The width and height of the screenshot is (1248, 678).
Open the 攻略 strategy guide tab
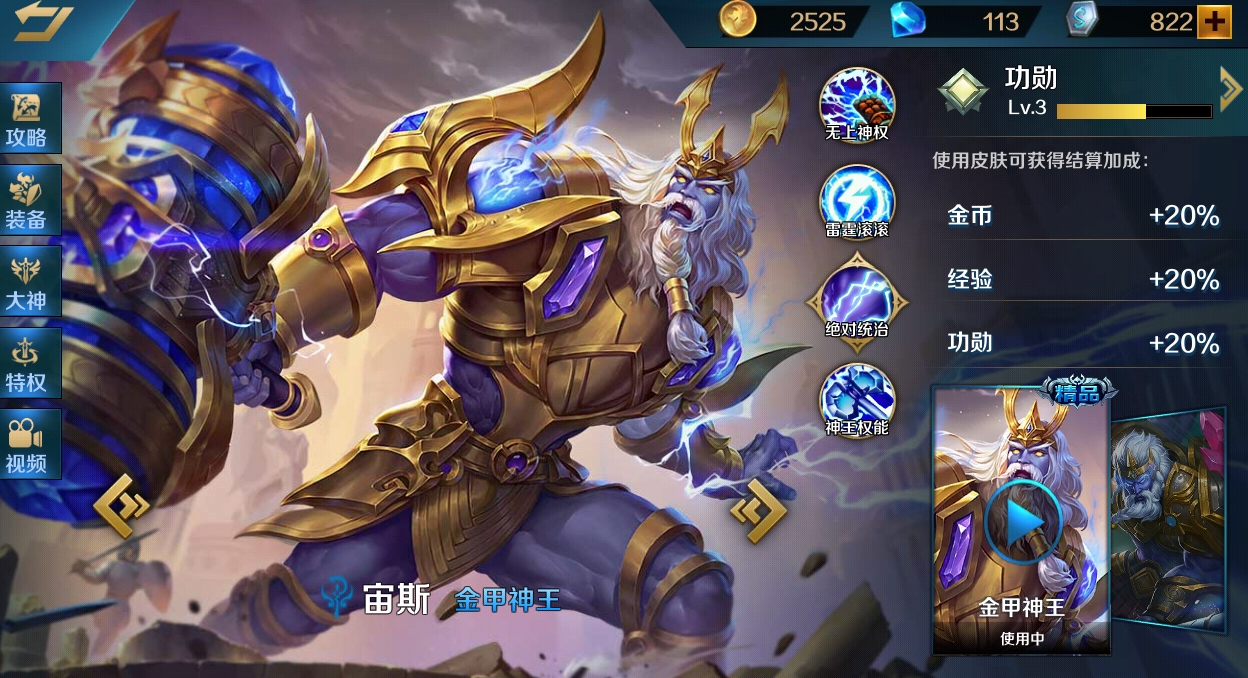28,119
